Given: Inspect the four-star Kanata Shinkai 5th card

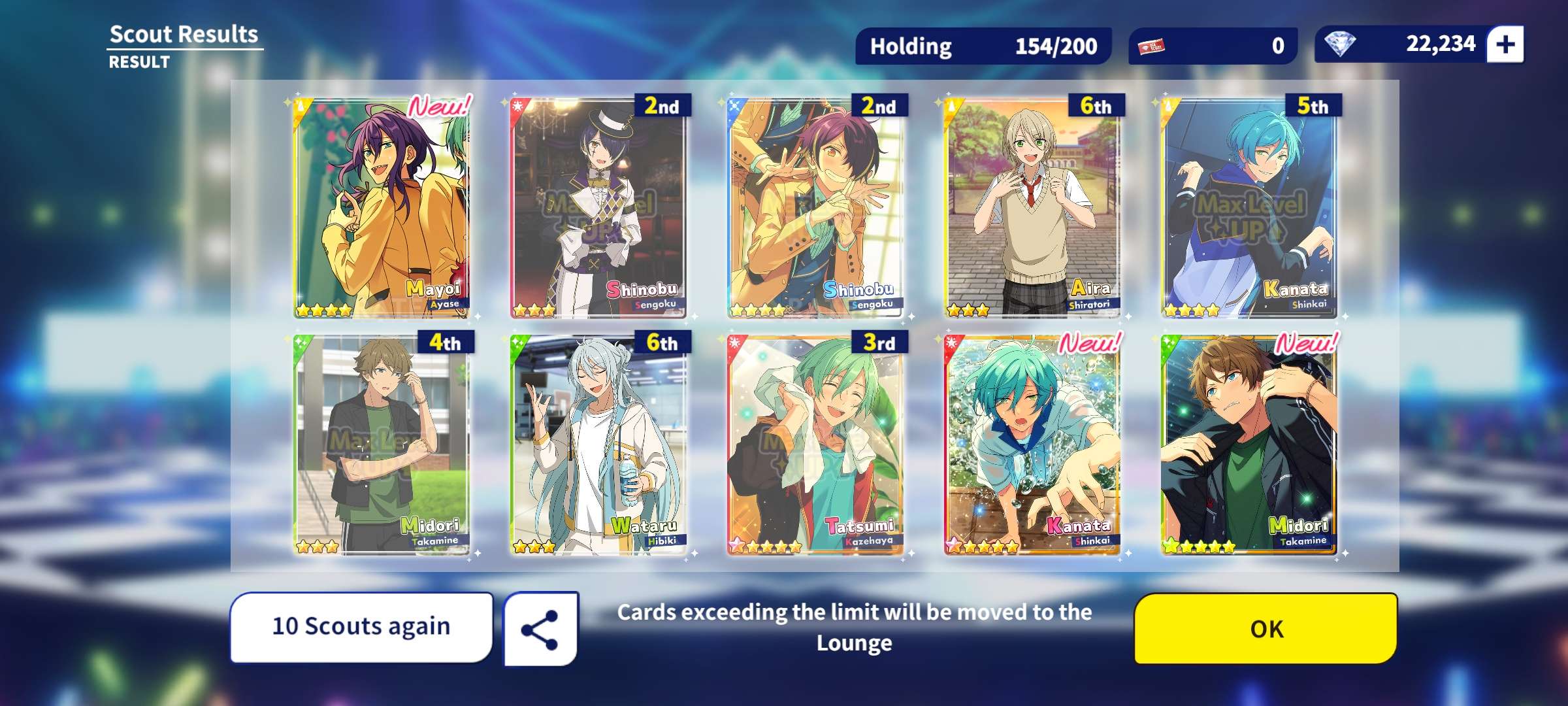Looking at the screenshot, I should (x=1249, y=208).
